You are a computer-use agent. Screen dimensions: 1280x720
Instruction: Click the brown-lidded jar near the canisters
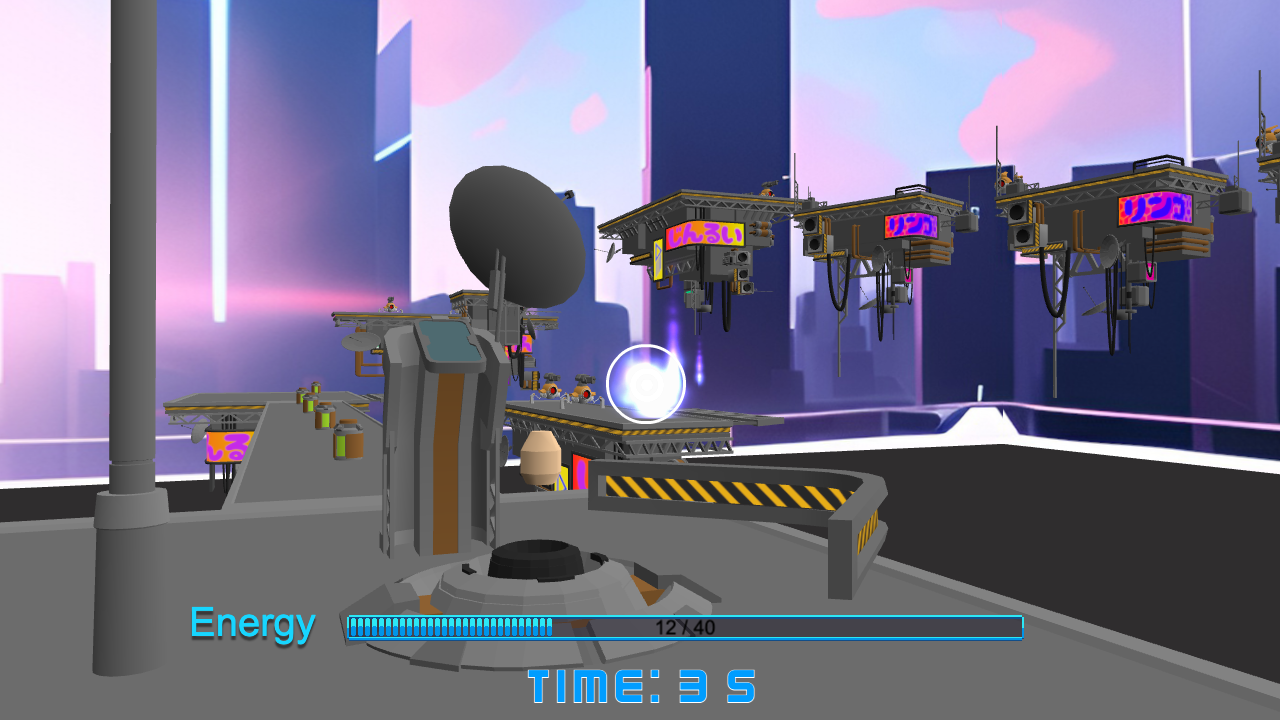[347, 441]
